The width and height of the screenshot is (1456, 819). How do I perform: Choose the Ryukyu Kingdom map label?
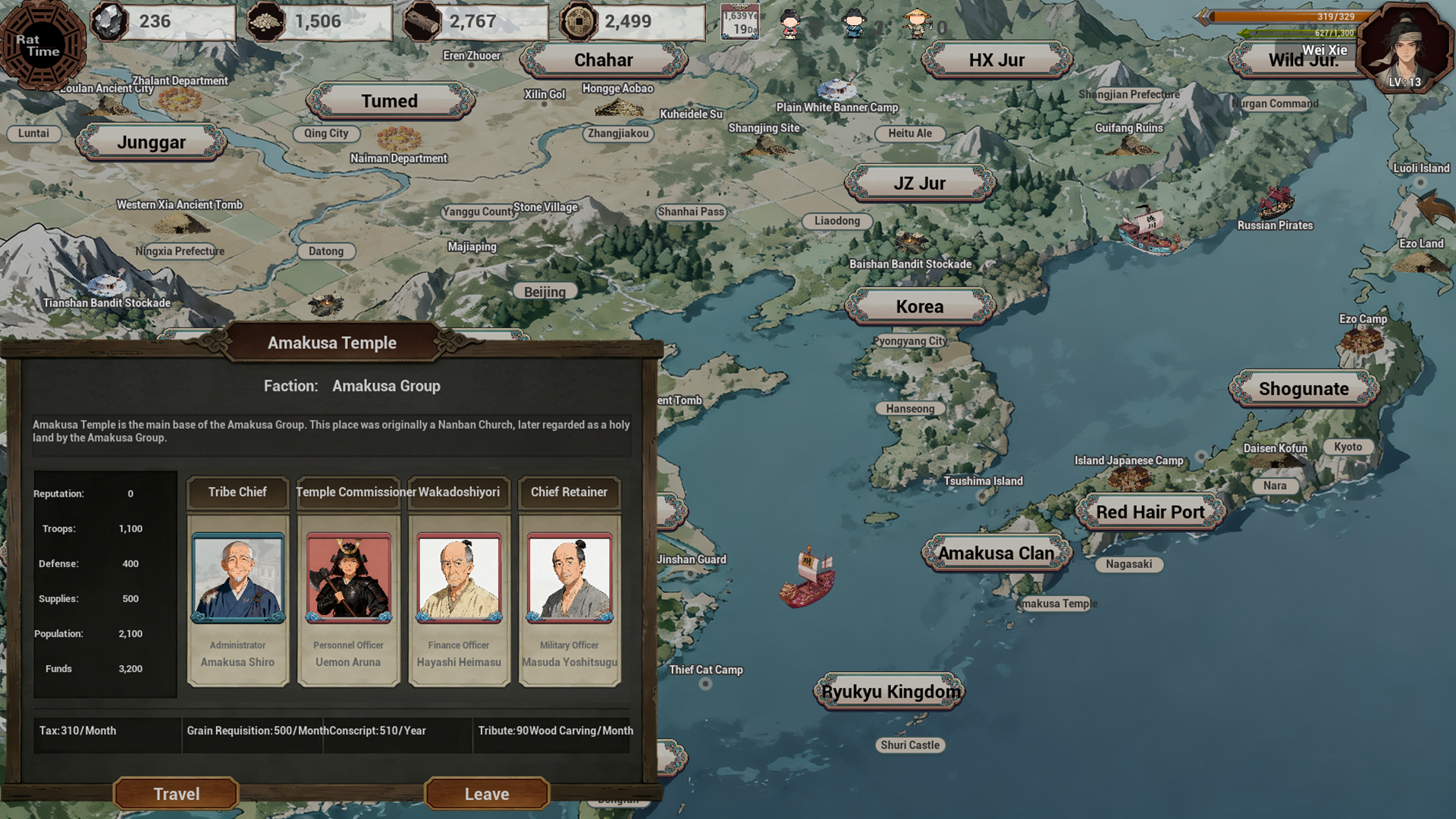890,692
